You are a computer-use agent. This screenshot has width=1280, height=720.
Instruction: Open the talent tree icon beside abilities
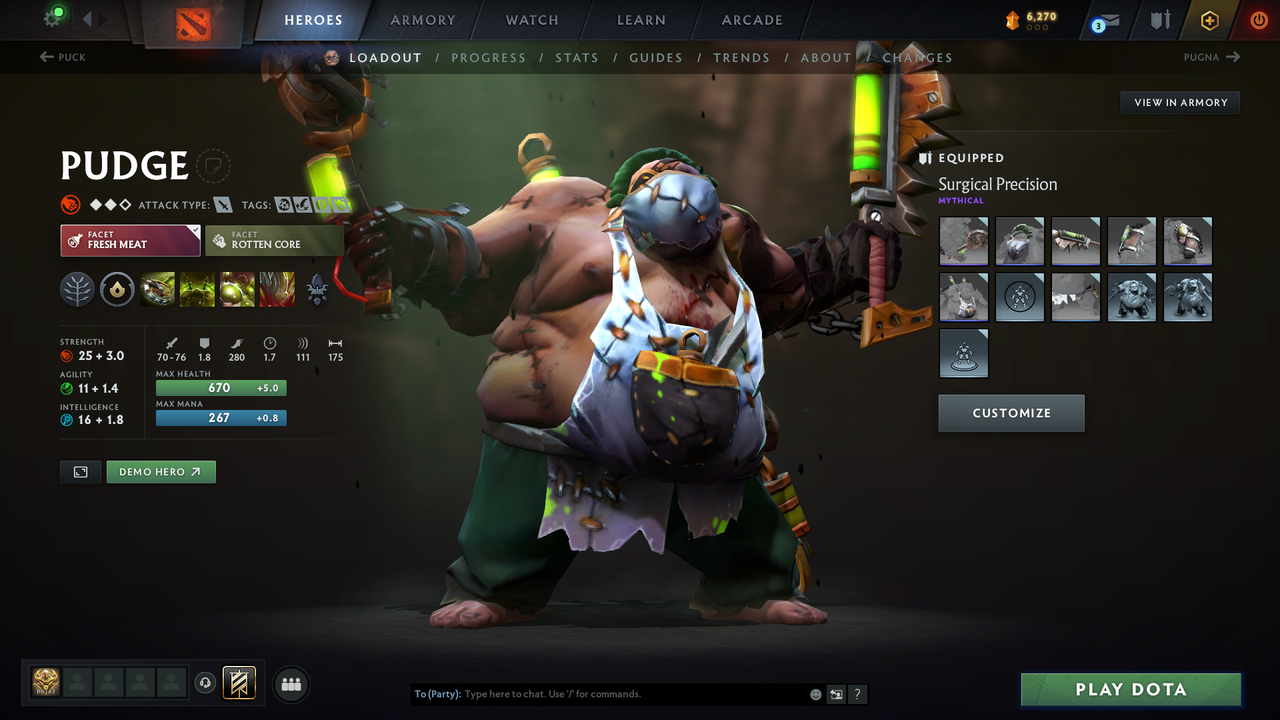click(x=77, y=289)
